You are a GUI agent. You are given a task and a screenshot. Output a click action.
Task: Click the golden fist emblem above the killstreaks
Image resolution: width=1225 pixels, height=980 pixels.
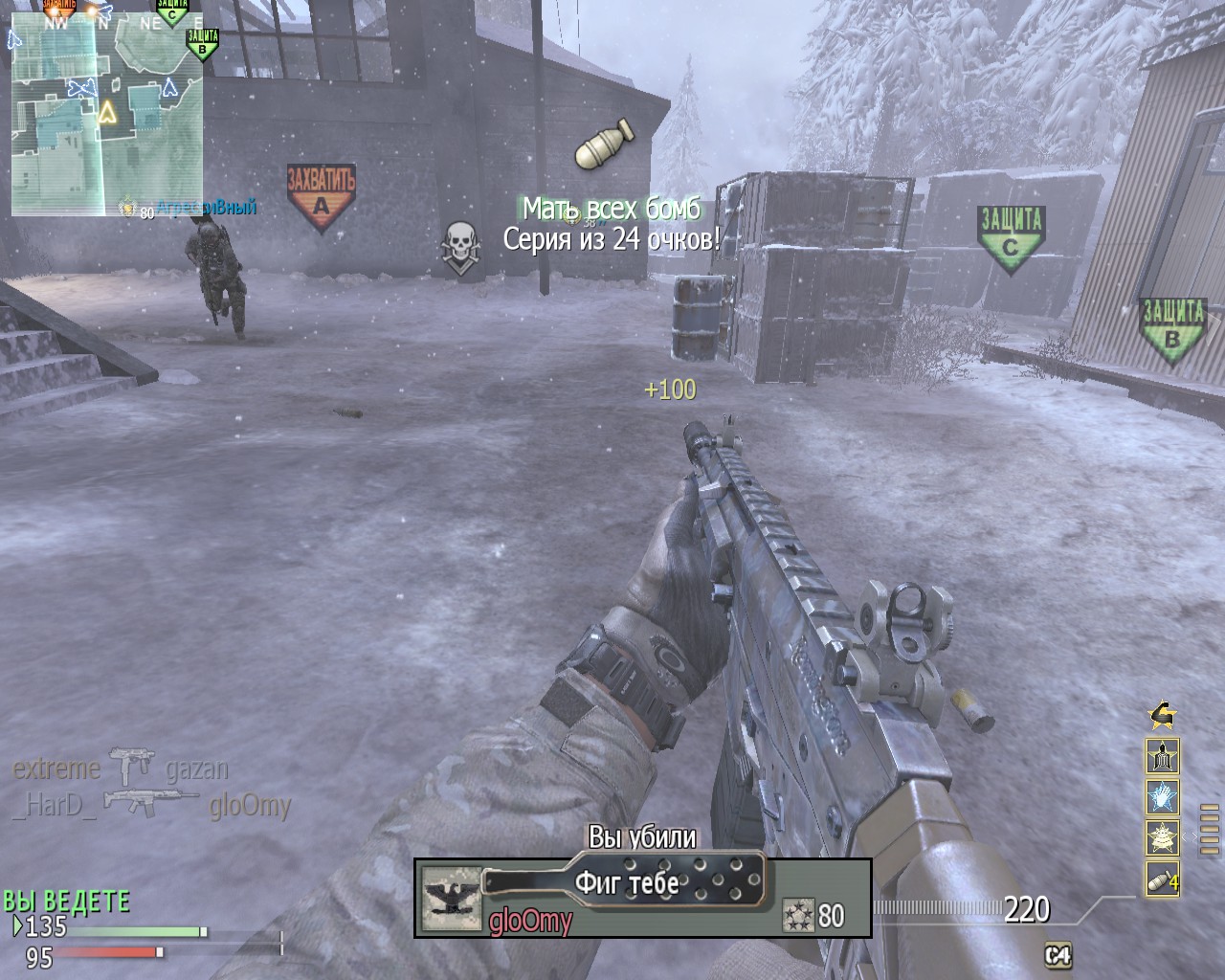point(1163,716)
